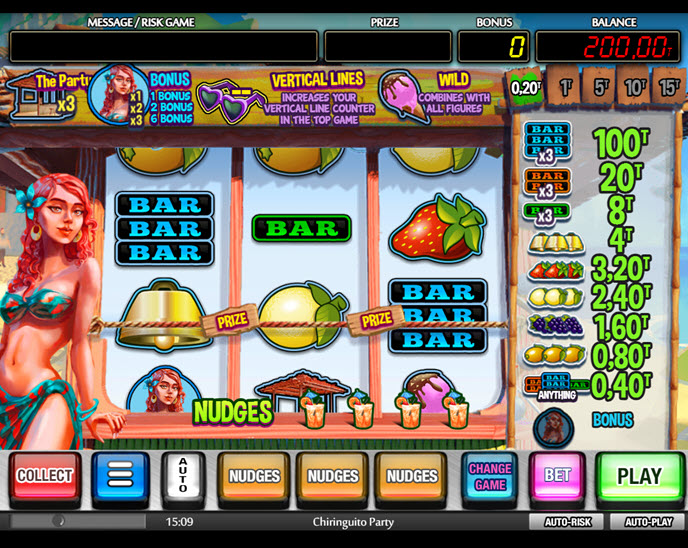Turn on AUTO-PLAY
The width and height of the screenshot is (688, 548).
click(x=648, y=522)
